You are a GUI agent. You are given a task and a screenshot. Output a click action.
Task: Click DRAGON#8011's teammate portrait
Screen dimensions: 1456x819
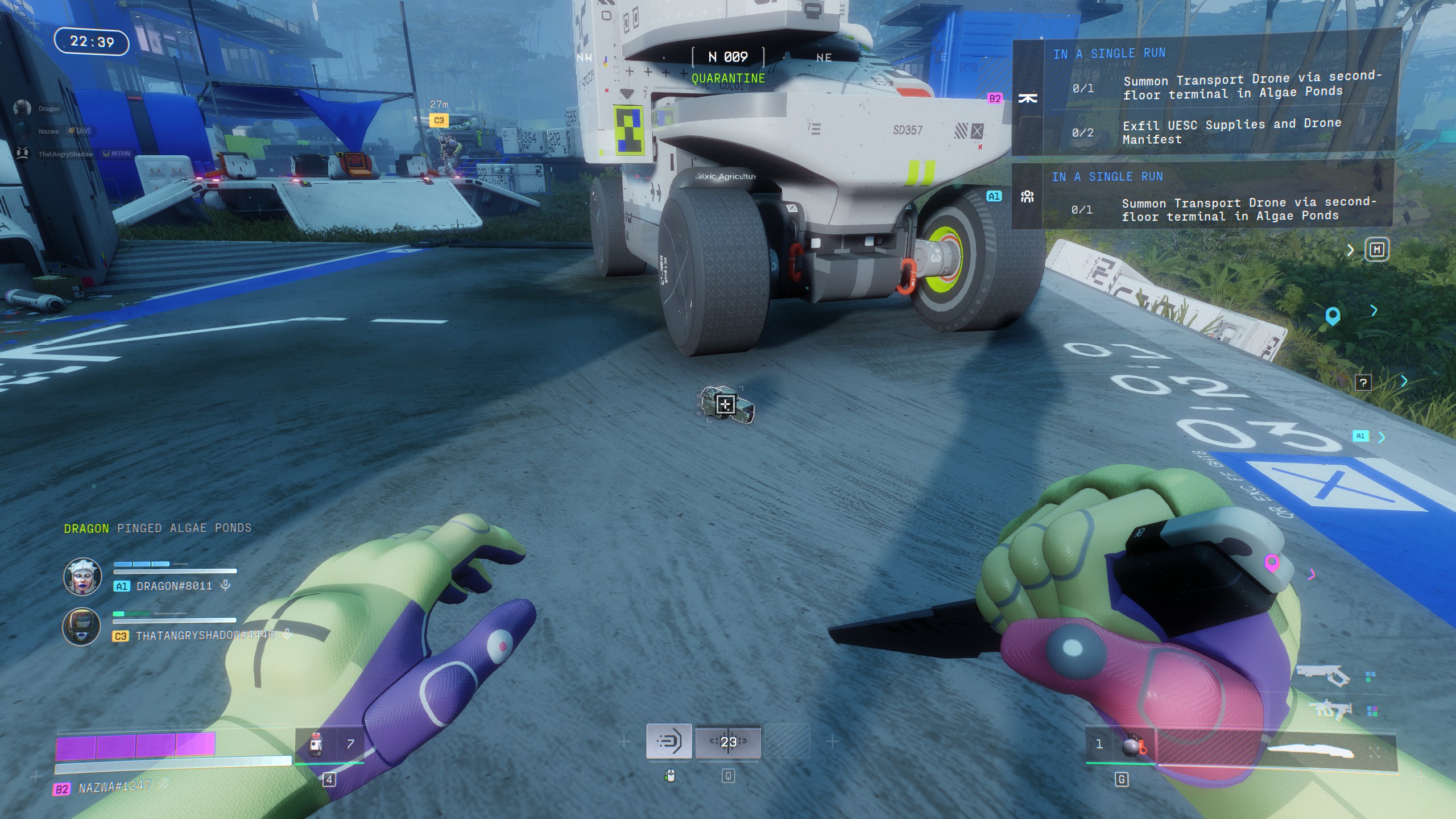click(82, 577)
